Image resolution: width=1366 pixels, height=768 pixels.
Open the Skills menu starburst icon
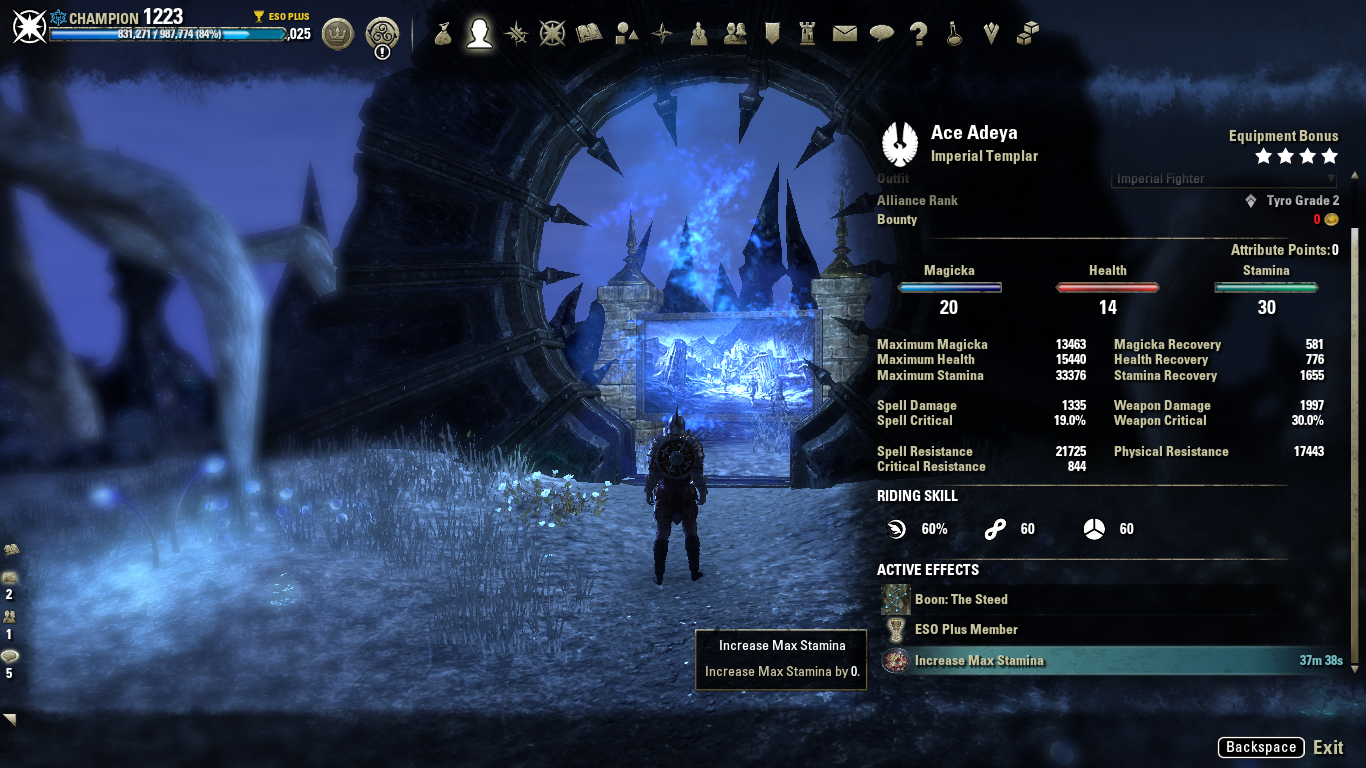pyautogui.click(x=516, y=34)
